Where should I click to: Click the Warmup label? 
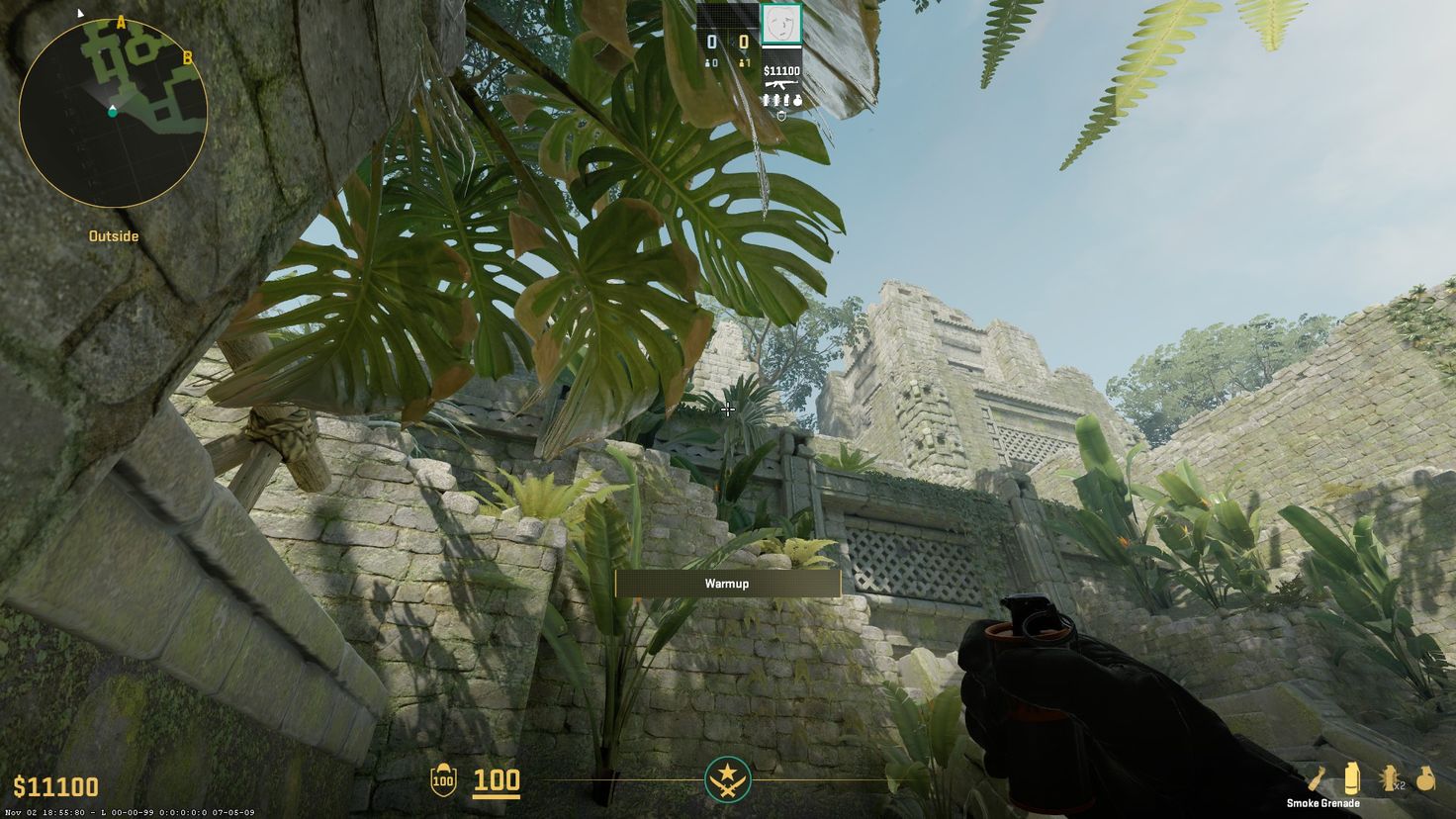(x=727, y=584)
